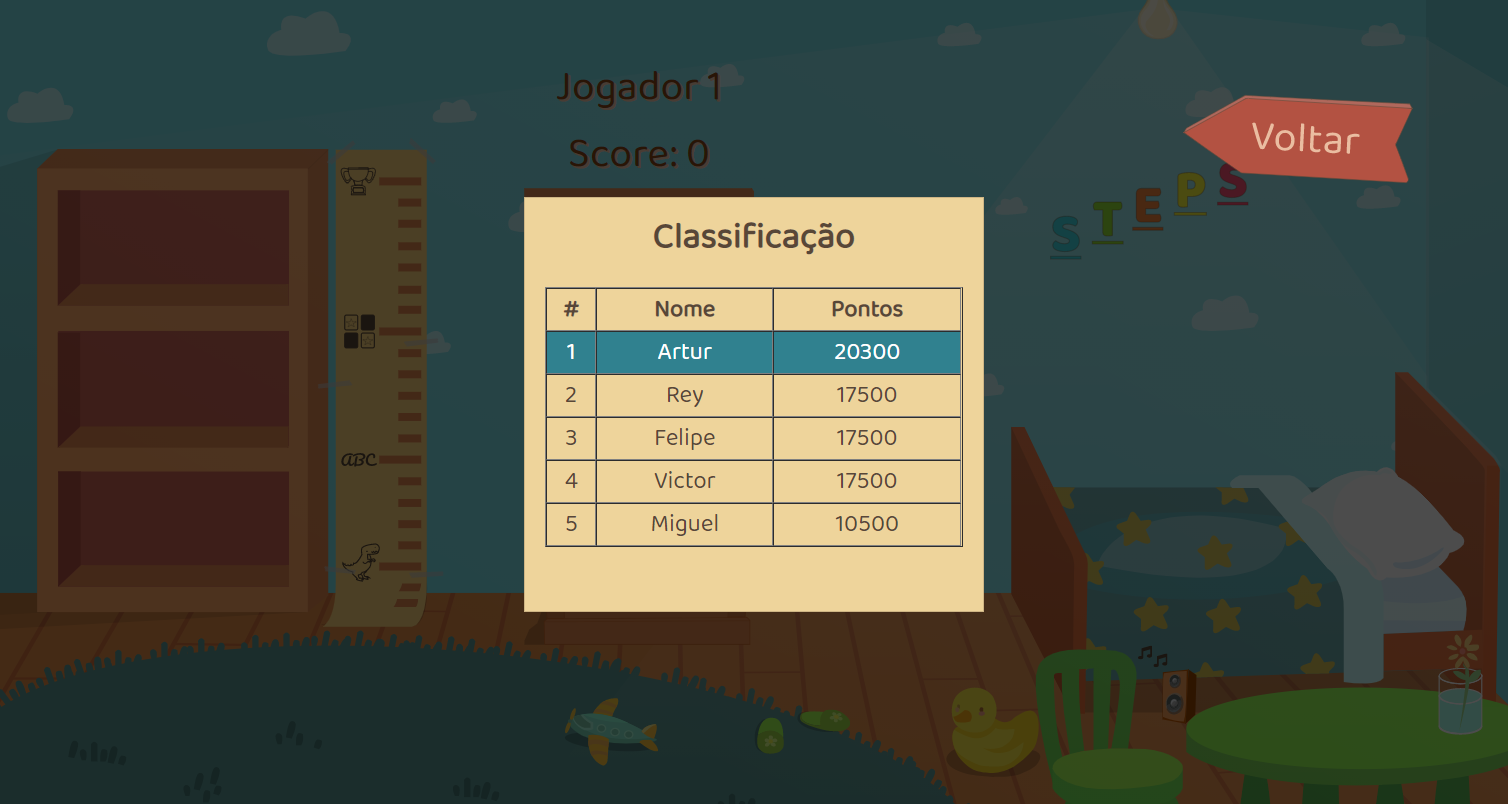The image size is (1508, 804).
Task: Click Victor's row in the leaderboard
Action: click(683, 481)
